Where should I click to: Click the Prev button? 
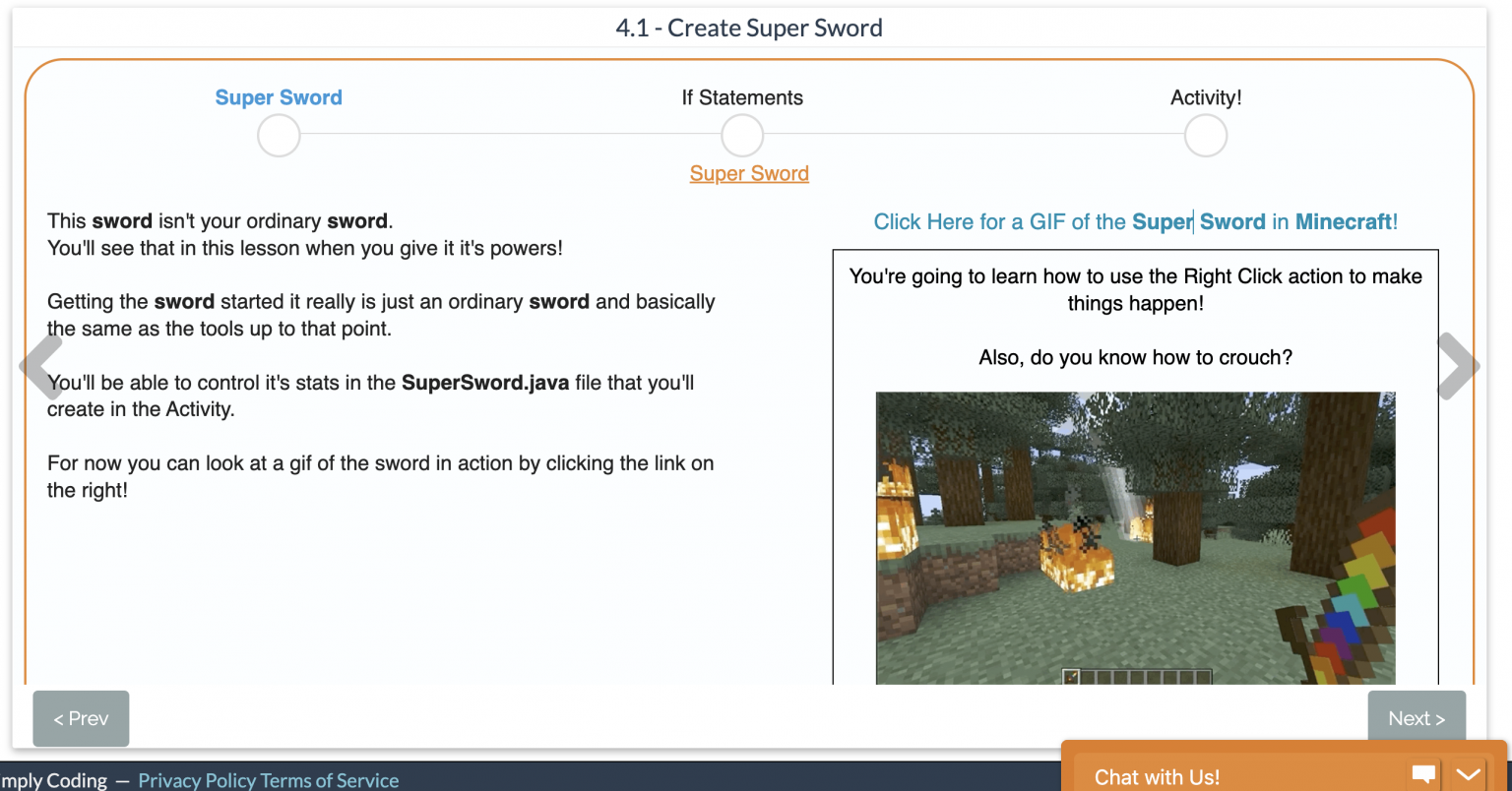[x=81, y=718]
